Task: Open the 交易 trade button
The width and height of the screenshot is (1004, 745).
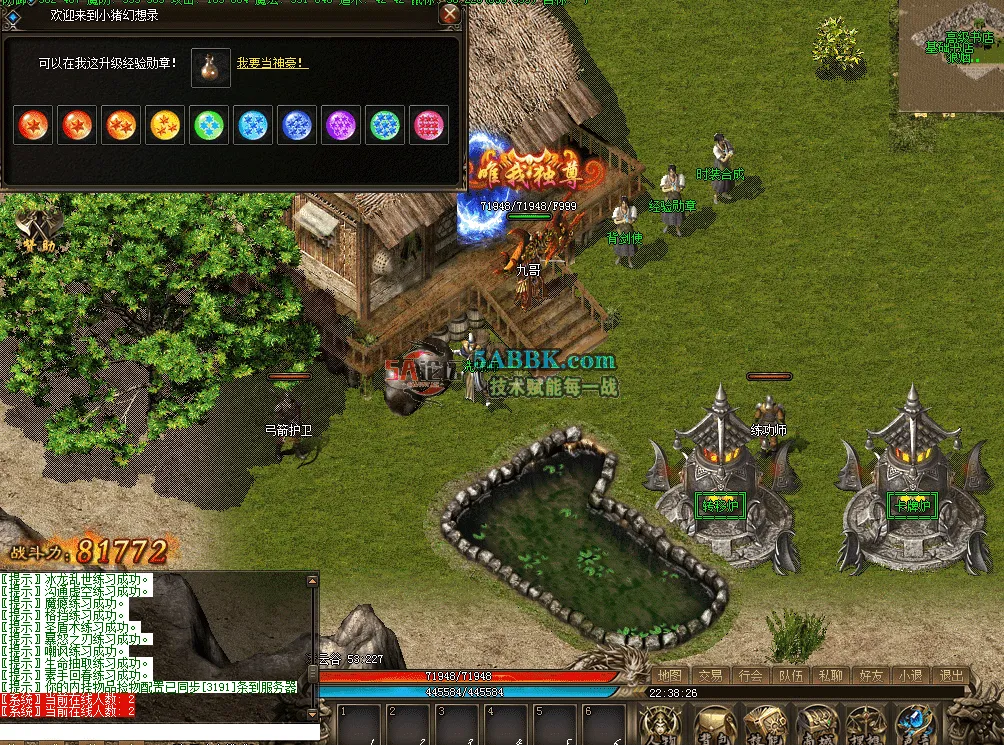Action: click(x=710, y=675)
